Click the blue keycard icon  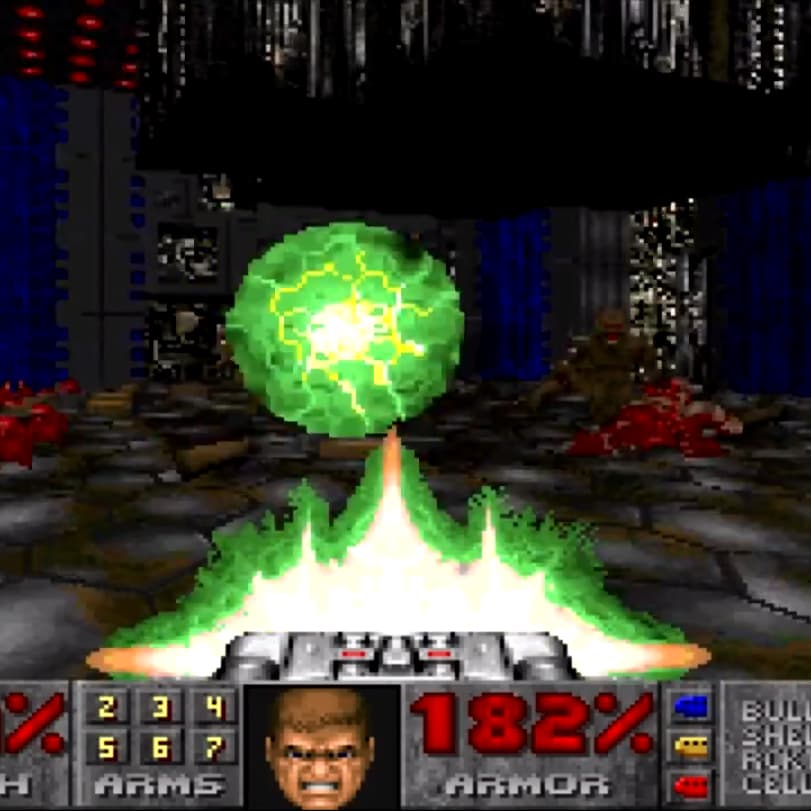tap(691, 707)
